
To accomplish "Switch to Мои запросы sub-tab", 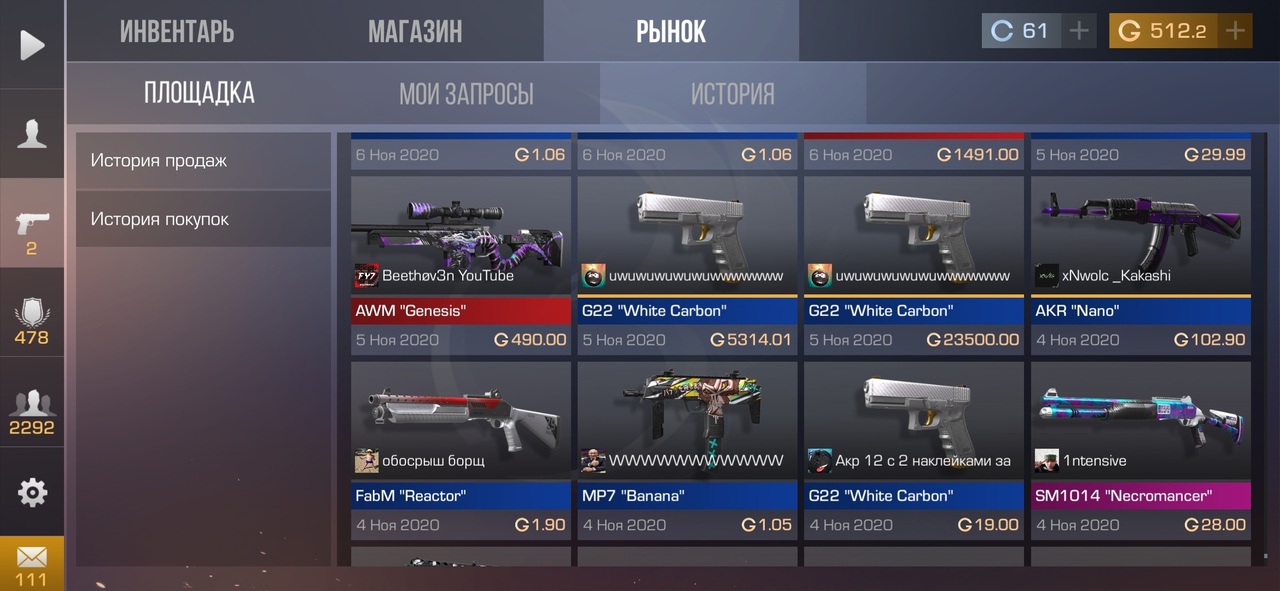I will pos(466,94).
